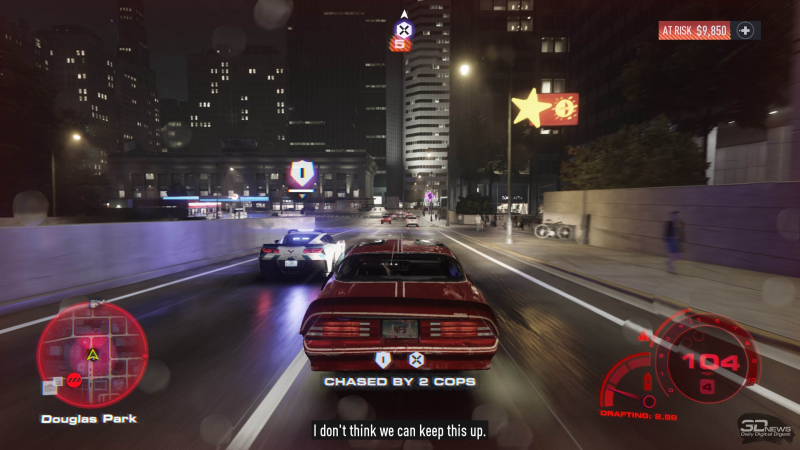Image resolution: width=800 pixels, height=450 pixels.
Task: Click the hexagon X icon above Chased By
Action: click(416, 360)
